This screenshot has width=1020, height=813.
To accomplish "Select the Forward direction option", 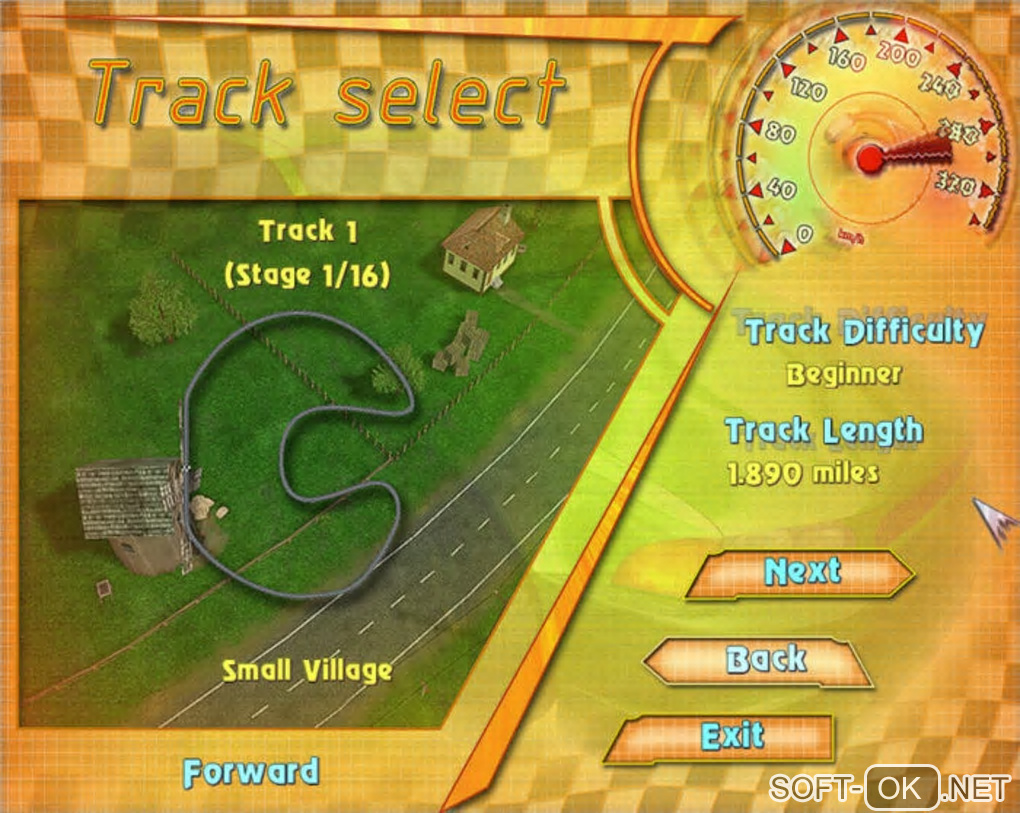I will [251, 773].
